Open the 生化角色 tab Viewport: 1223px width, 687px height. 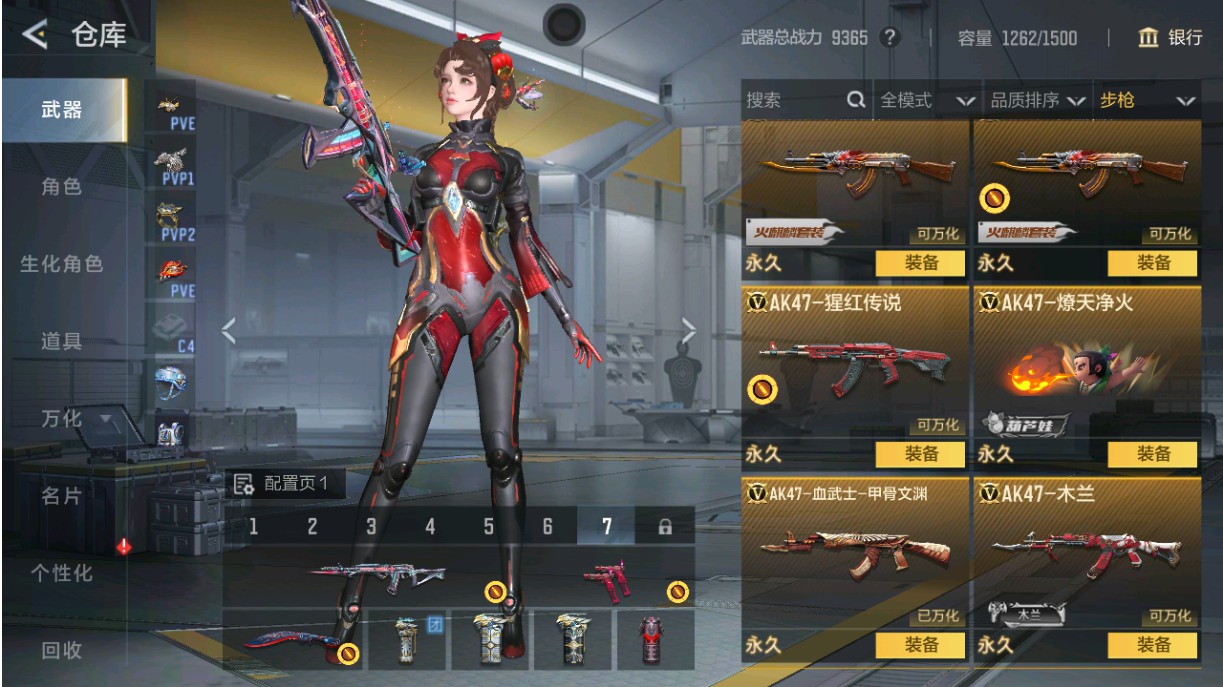pyautogui.click(x=62, y=264)
